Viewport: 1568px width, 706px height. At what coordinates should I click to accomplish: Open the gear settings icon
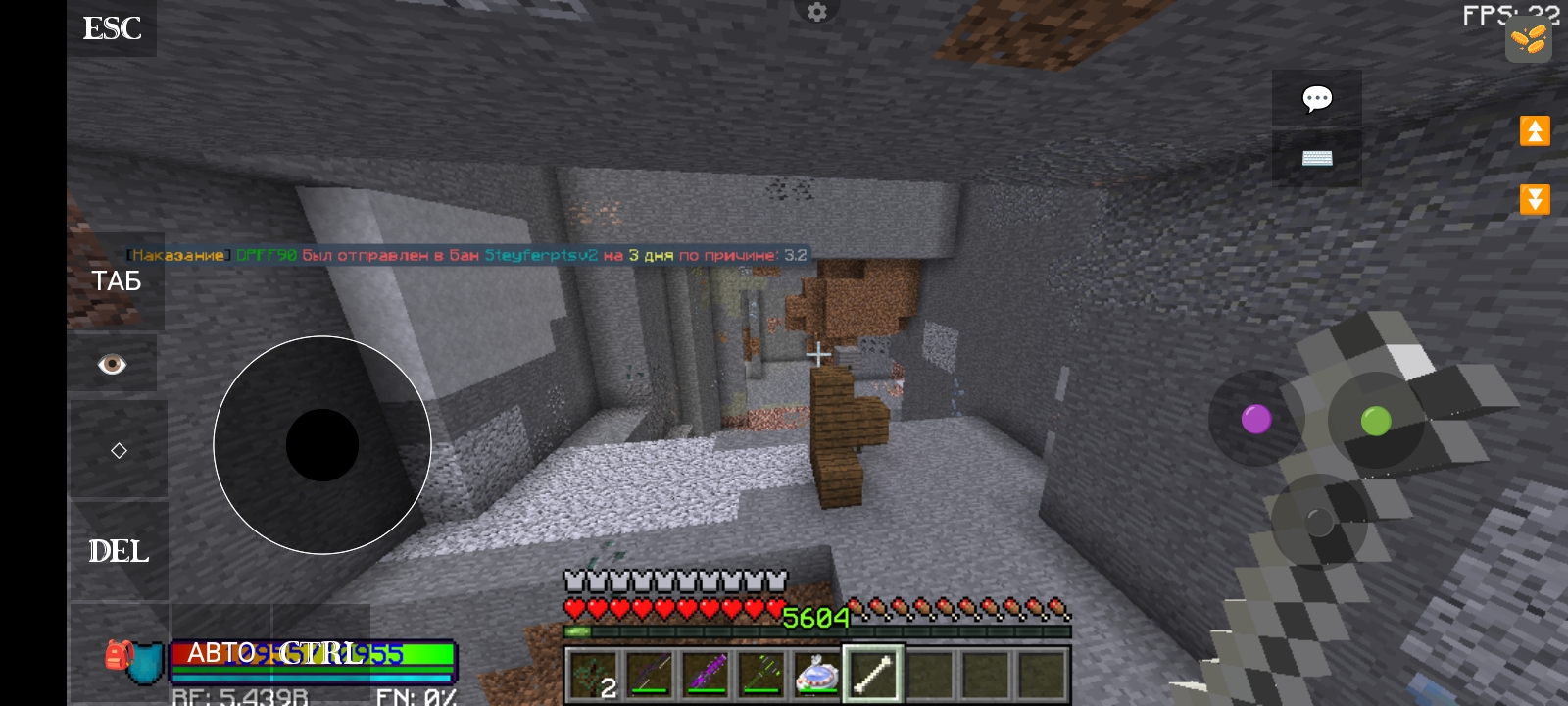point(817,12)
